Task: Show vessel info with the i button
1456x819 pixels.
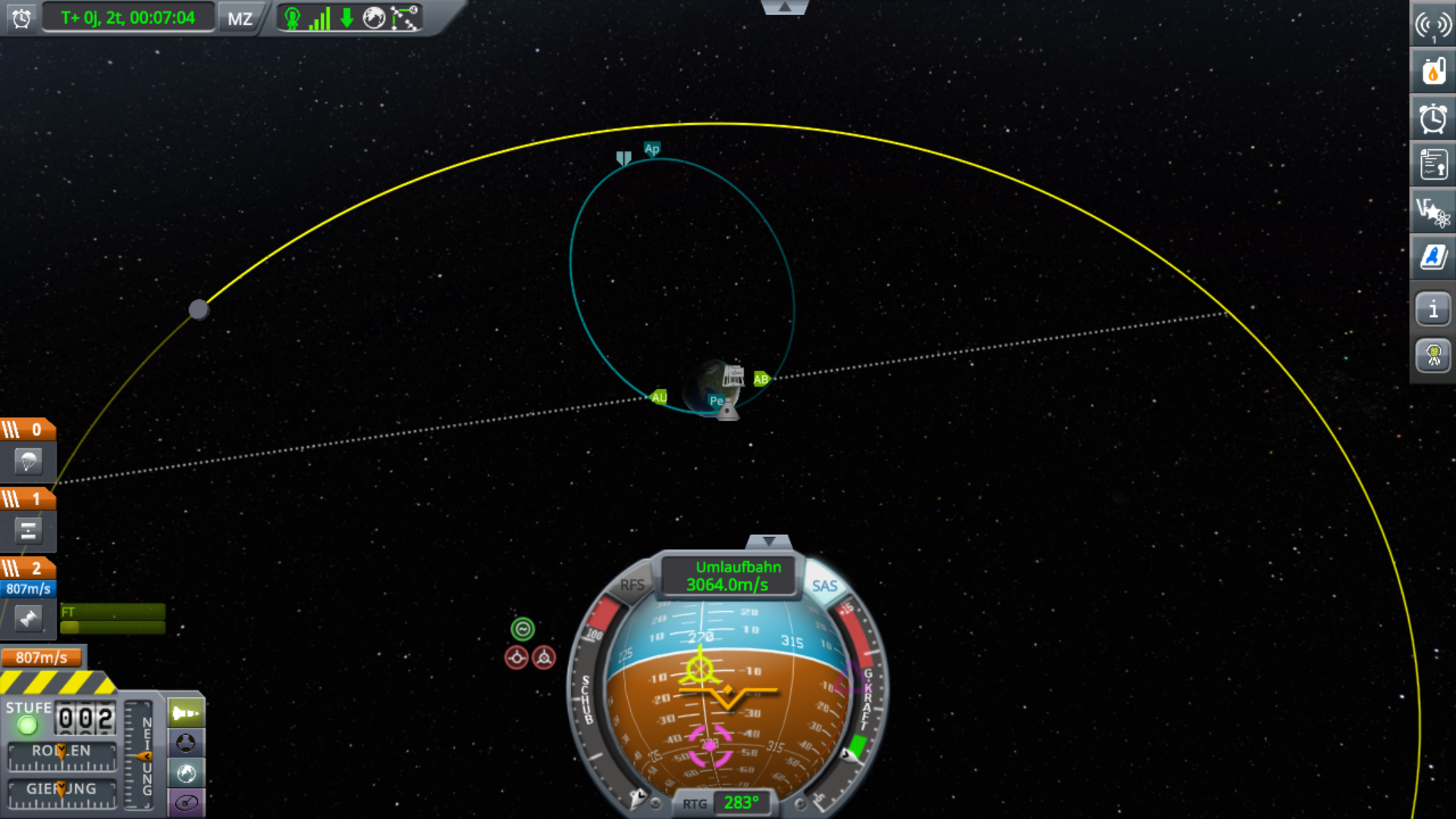Action: pyautogui.click(x=1432, y=309)
